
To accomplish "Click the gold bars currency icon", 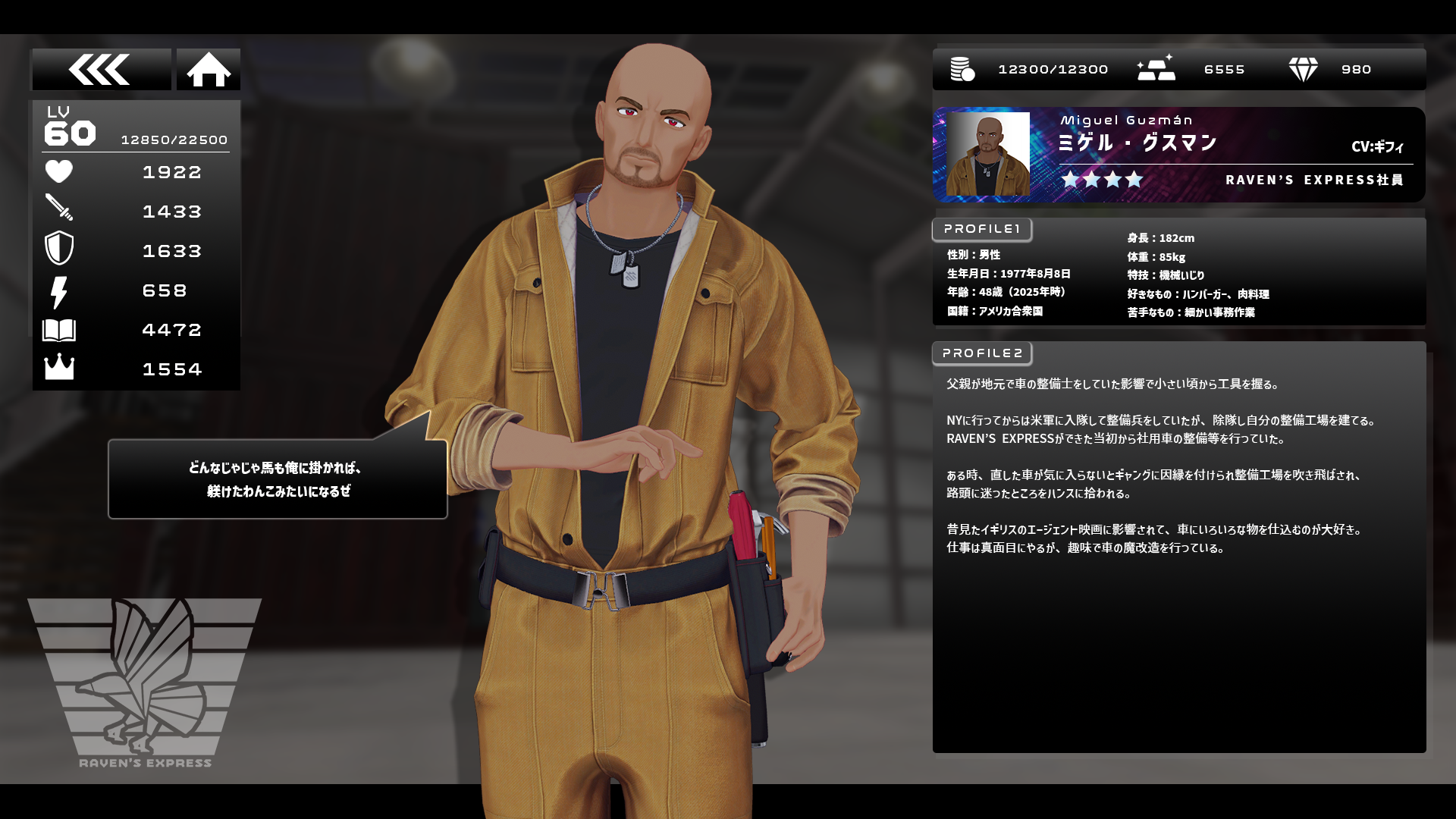I will click(1156, 69).
